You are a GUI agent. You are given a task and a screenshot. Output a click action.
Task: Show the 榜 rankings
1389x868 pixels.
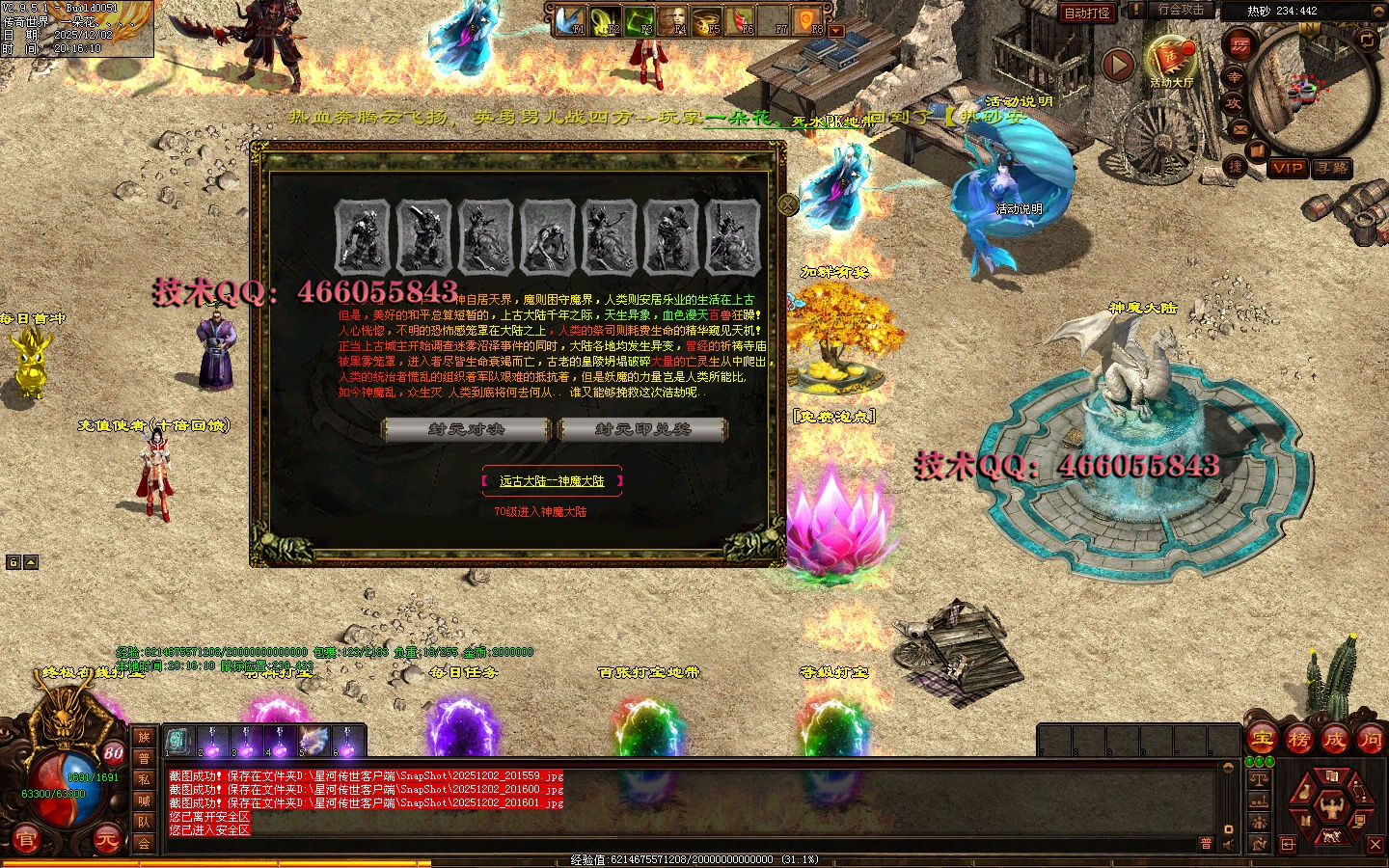(1298, 740)
